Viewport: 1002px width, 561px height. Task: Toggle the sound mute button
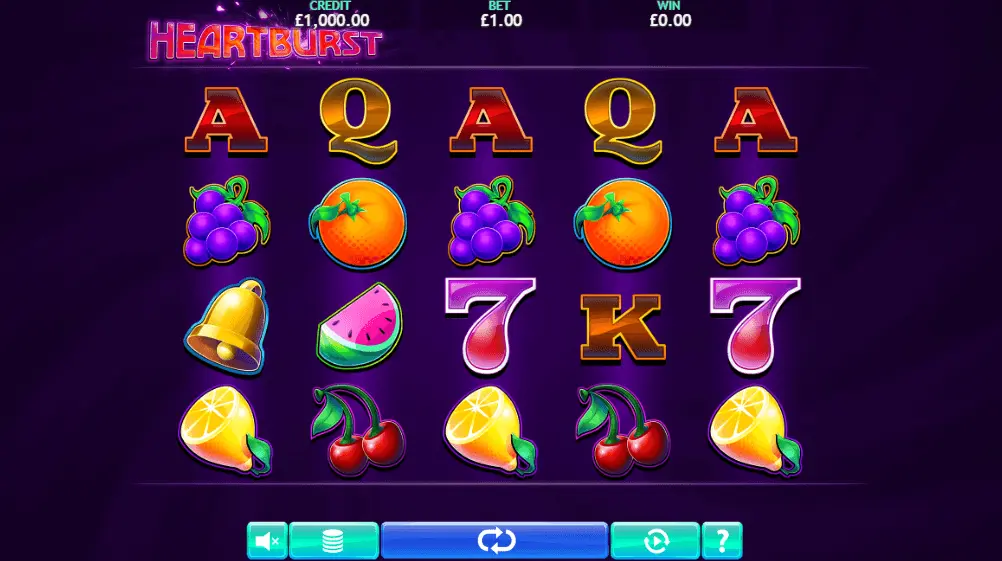coord(267,541)
